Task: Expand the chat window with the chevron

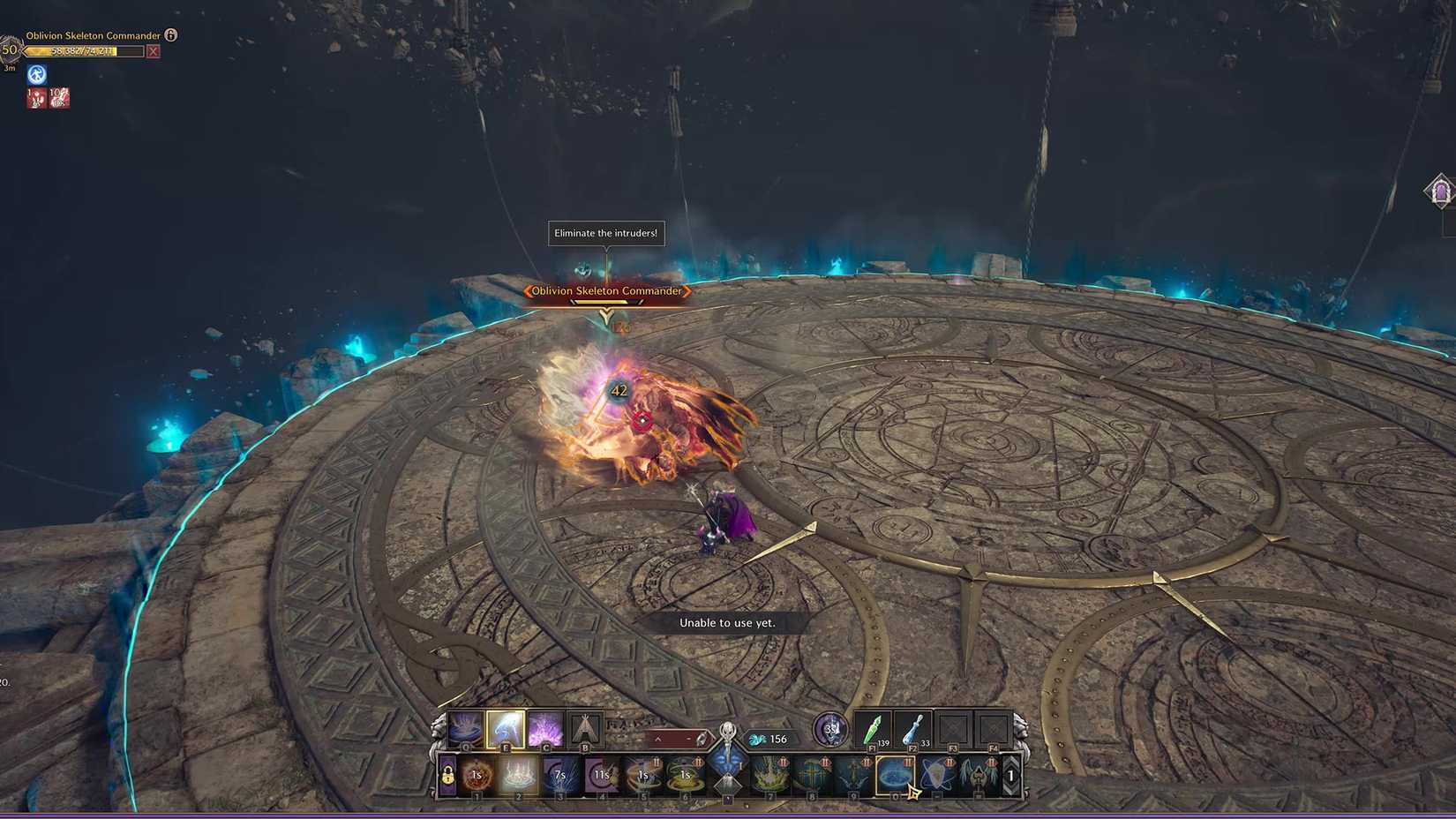Action: (657, 738)
